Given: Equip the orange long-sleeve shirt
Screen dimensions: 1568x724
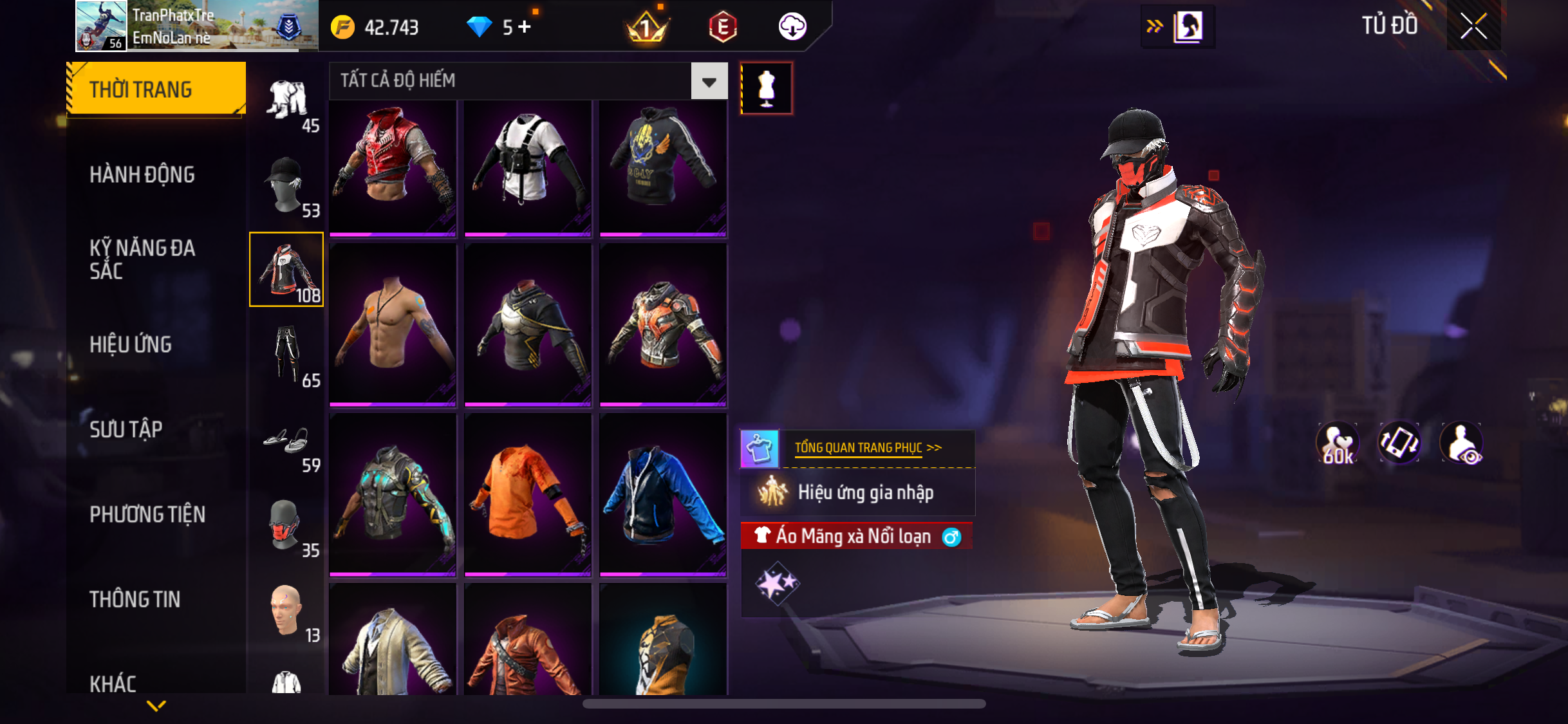Looking at the screenshot, I should (x=528, y=494).
